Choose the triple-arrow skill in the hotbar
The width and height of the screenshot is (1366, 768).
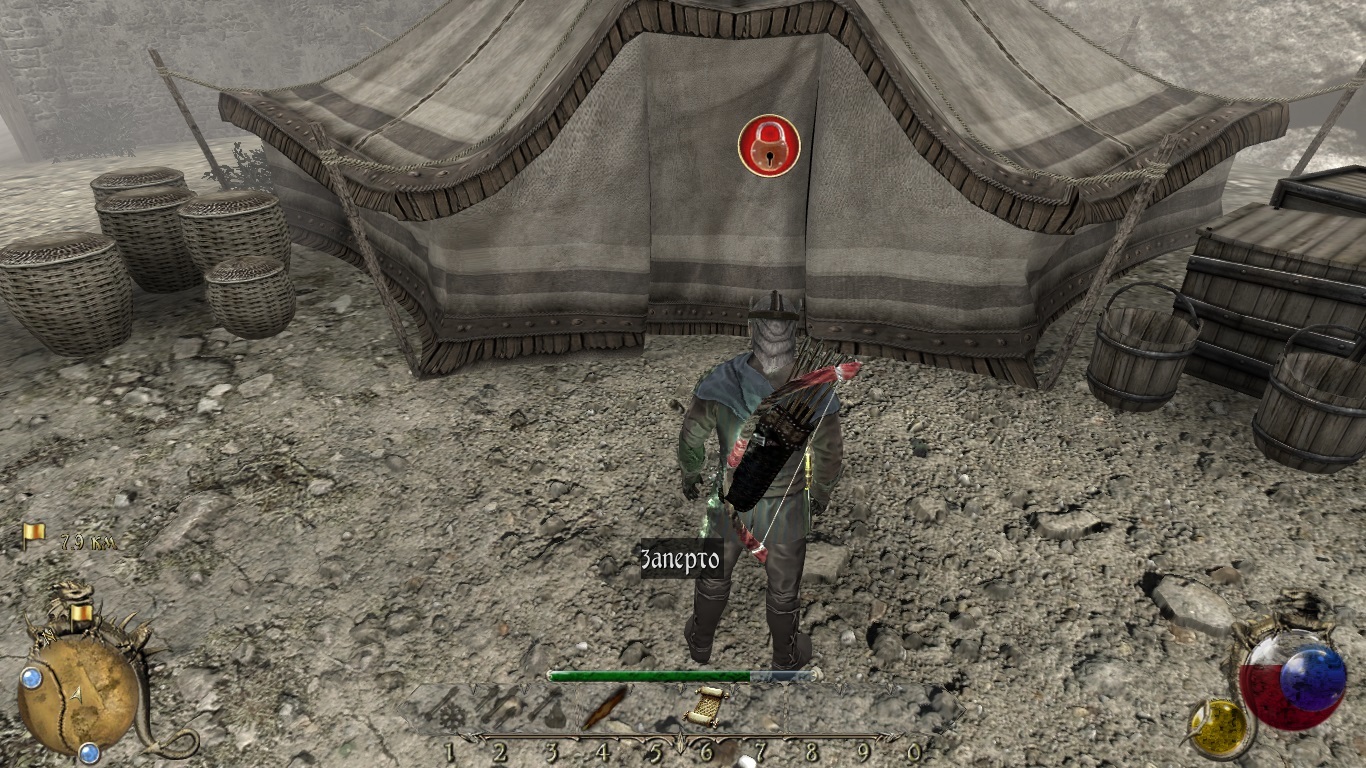(500, 706)
